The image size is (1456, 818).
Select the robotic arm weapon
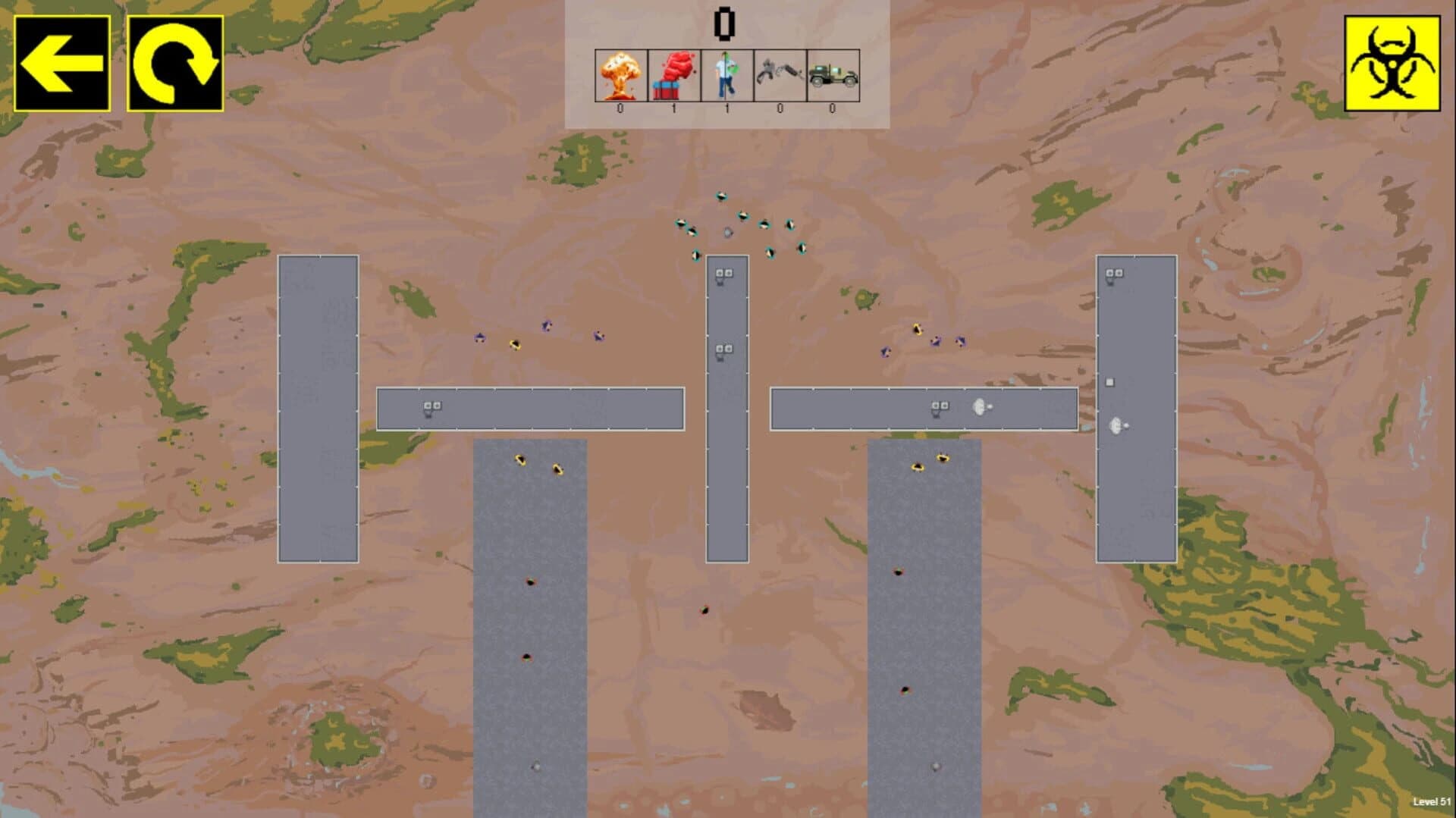778,74
